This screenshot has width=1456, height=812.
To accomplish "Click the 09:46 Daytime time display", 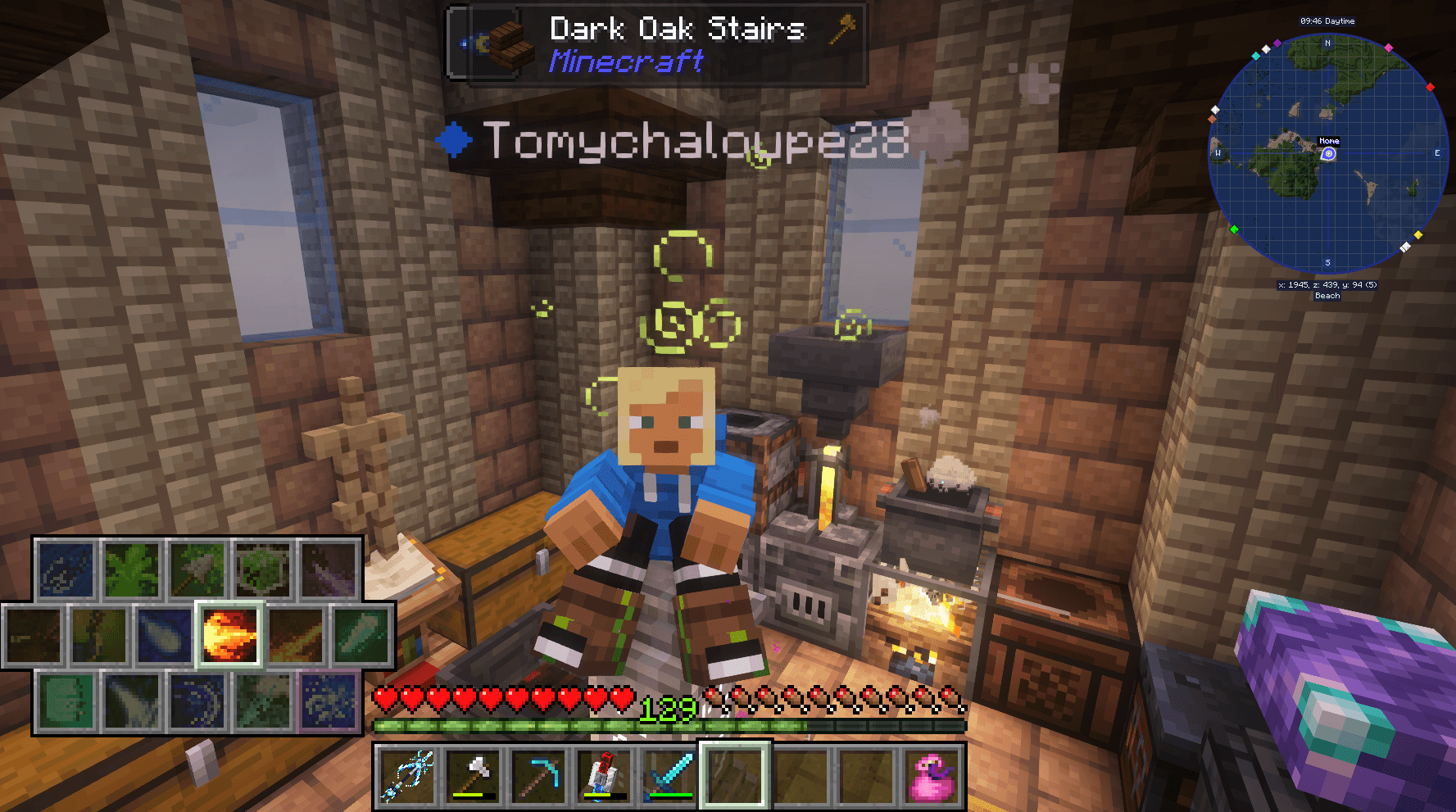I will 1327,21.
